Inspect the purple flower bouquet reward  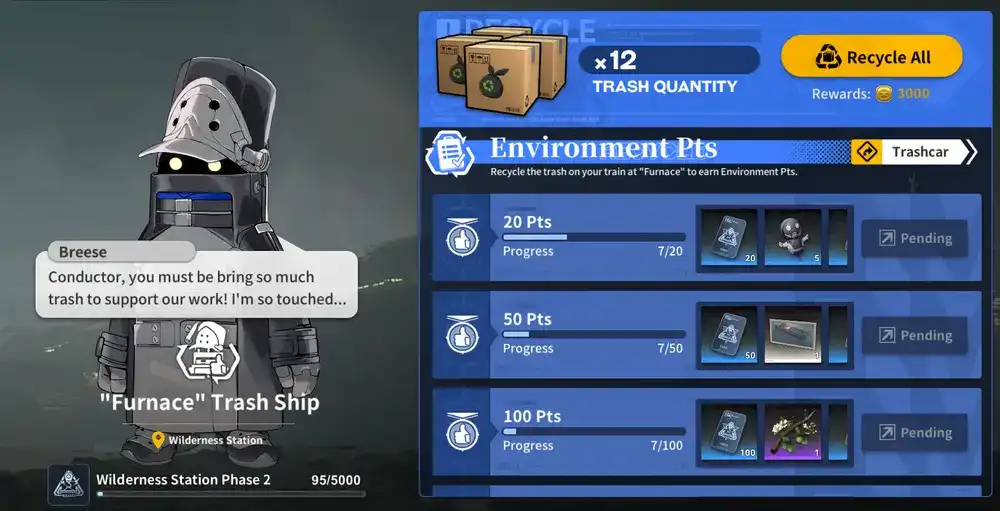tap(793, 432)
